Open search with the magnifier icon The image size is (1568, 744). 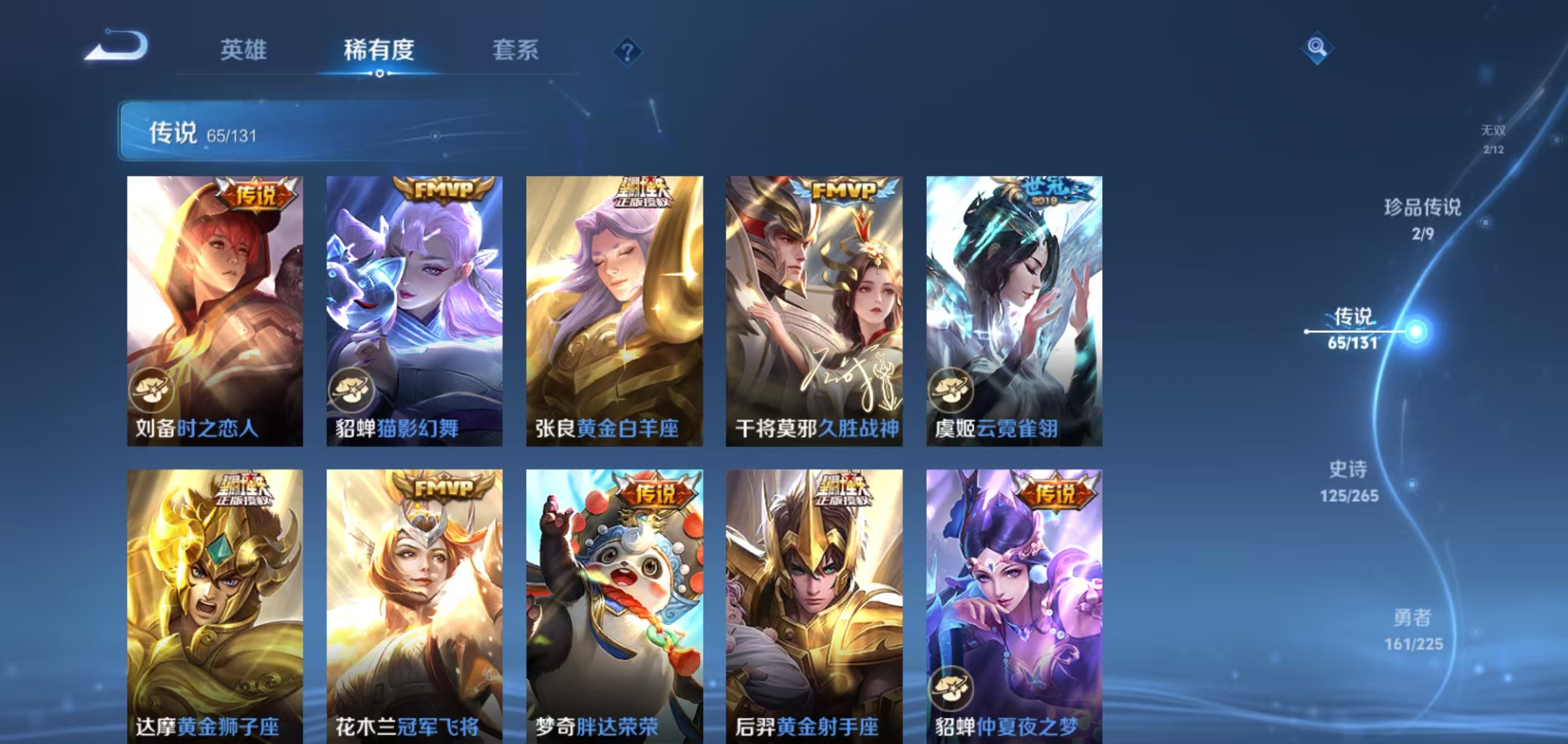(1318, 47)
